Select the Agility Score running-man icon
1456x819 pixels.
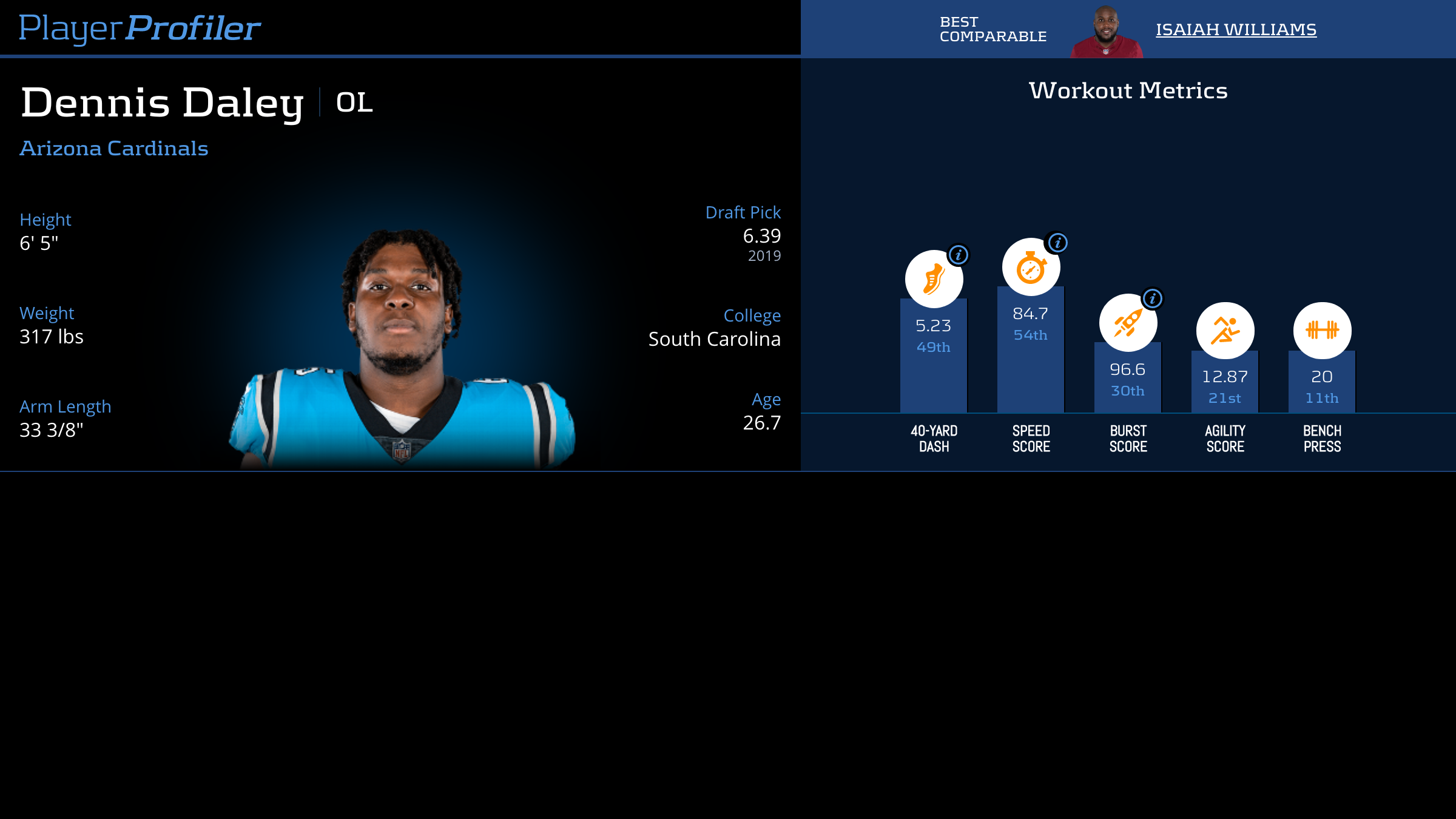[x=1225, y=331]
